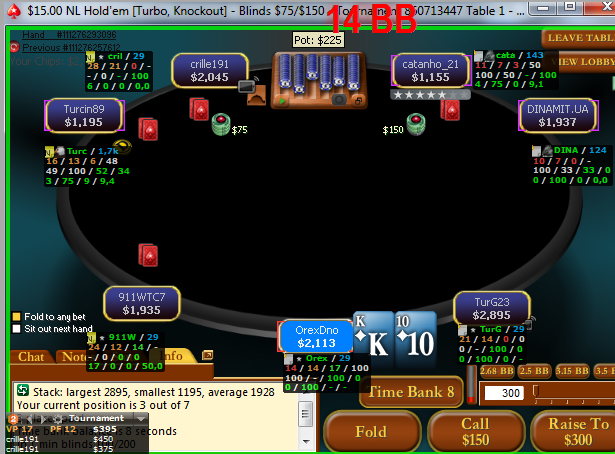Raise to $300
Viewport: 615px width, 454px height.
tap(574, 432)
